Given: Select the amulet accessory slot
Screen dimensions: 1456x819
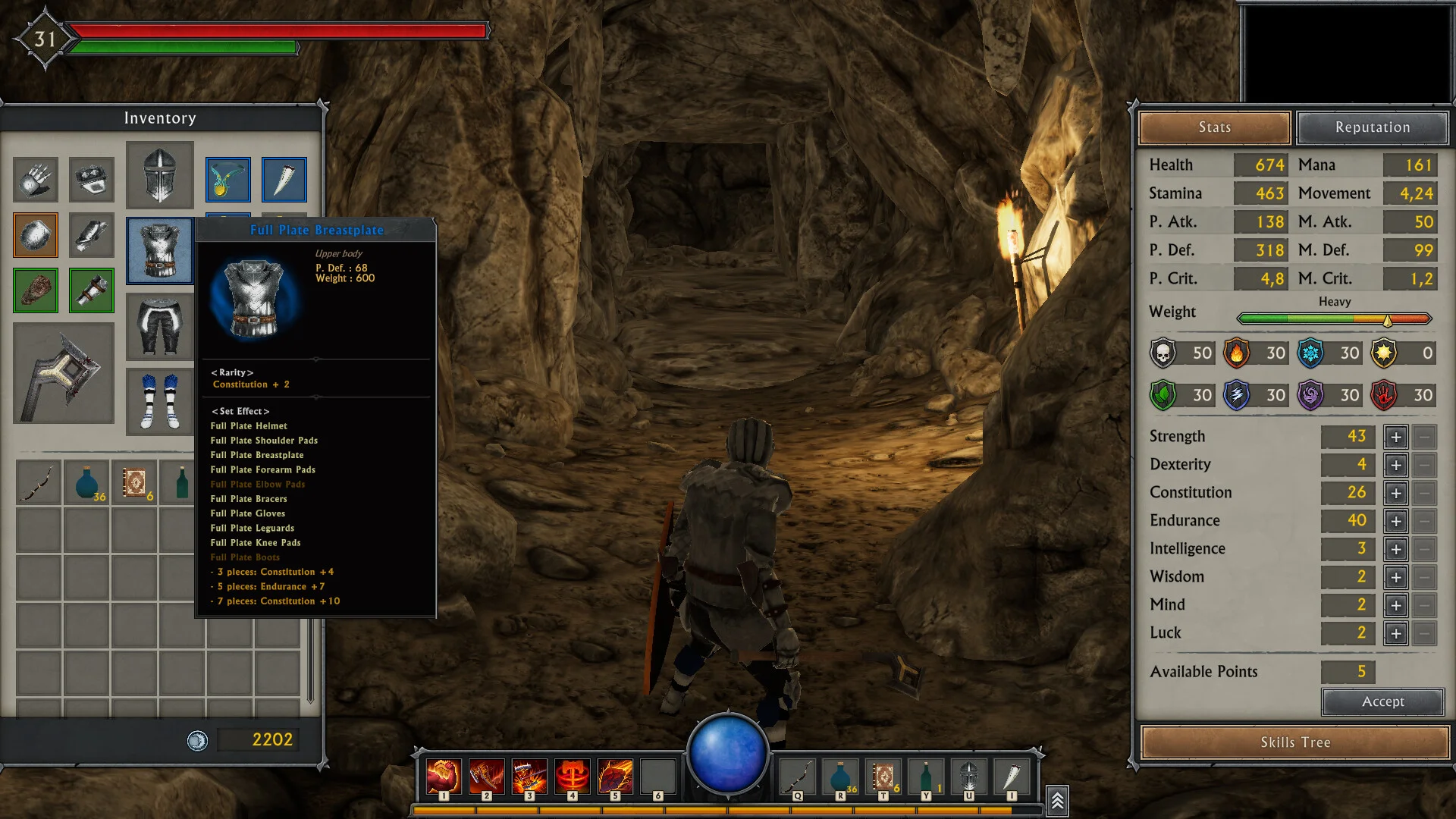Looking at the screenshot, I should tap(227, 179).
